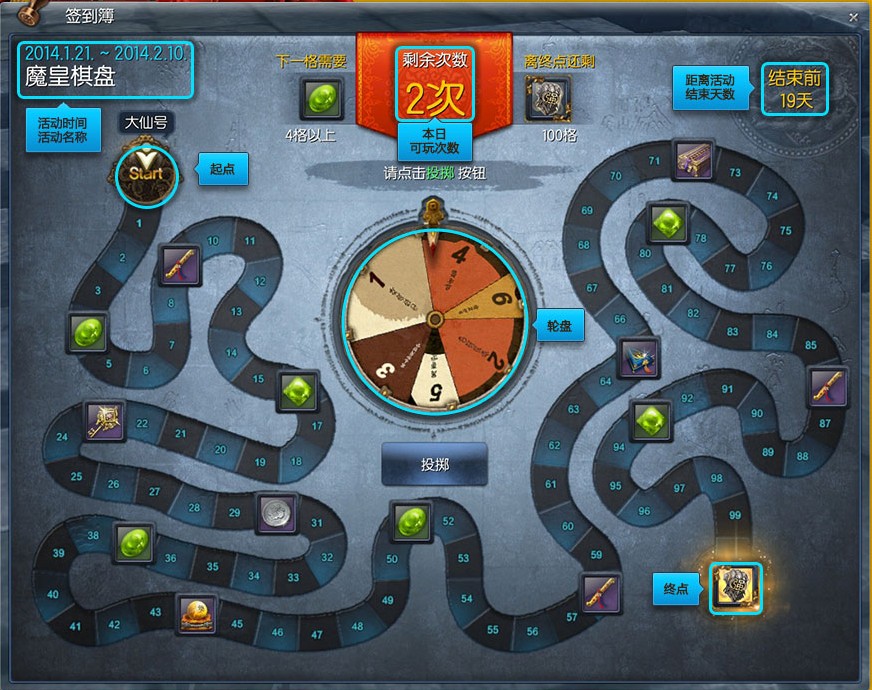
Task: Click the spinner wheel in the center
Action: (x=434, y=319)
